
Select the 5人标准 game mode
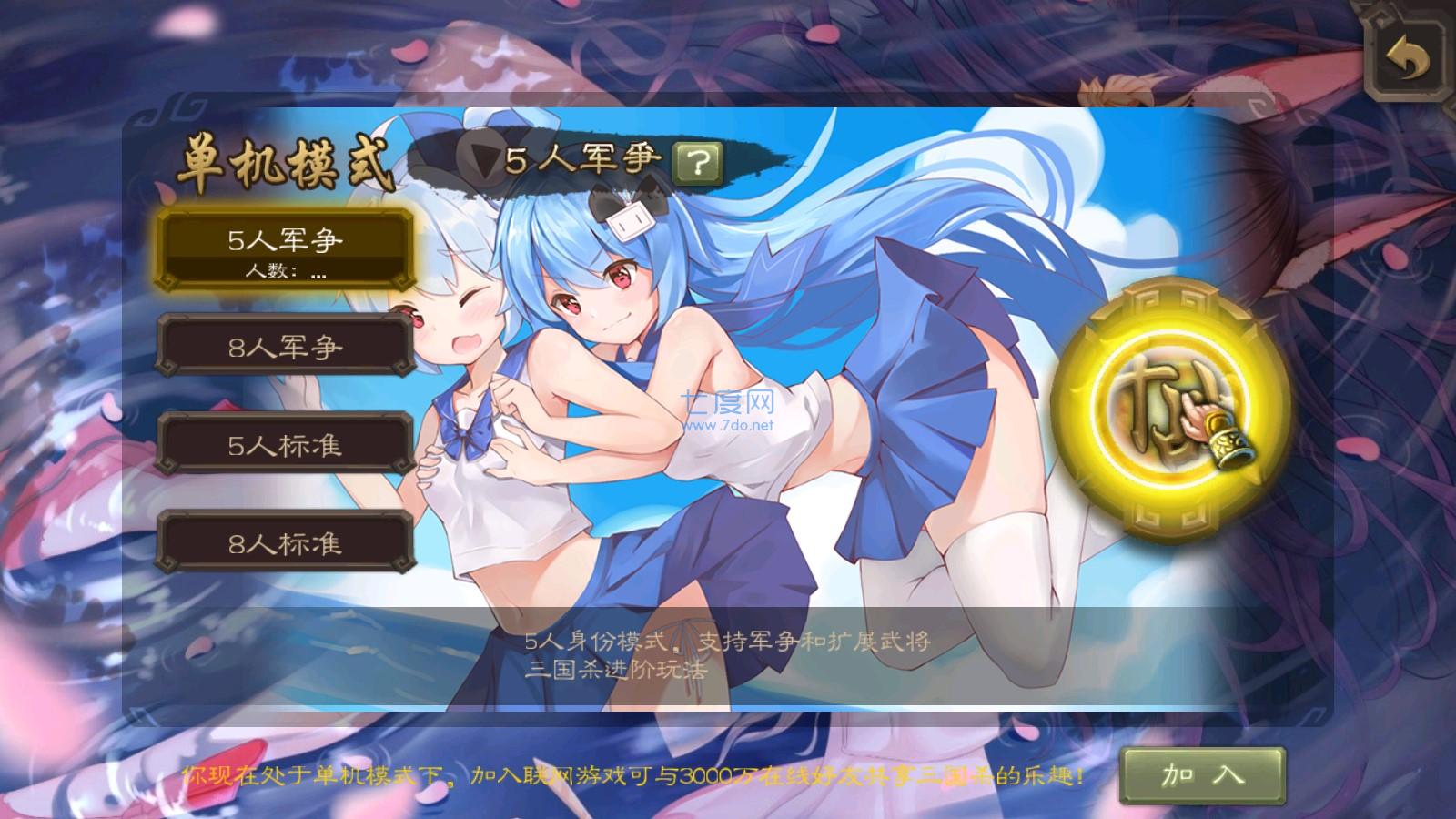(284, 446)
